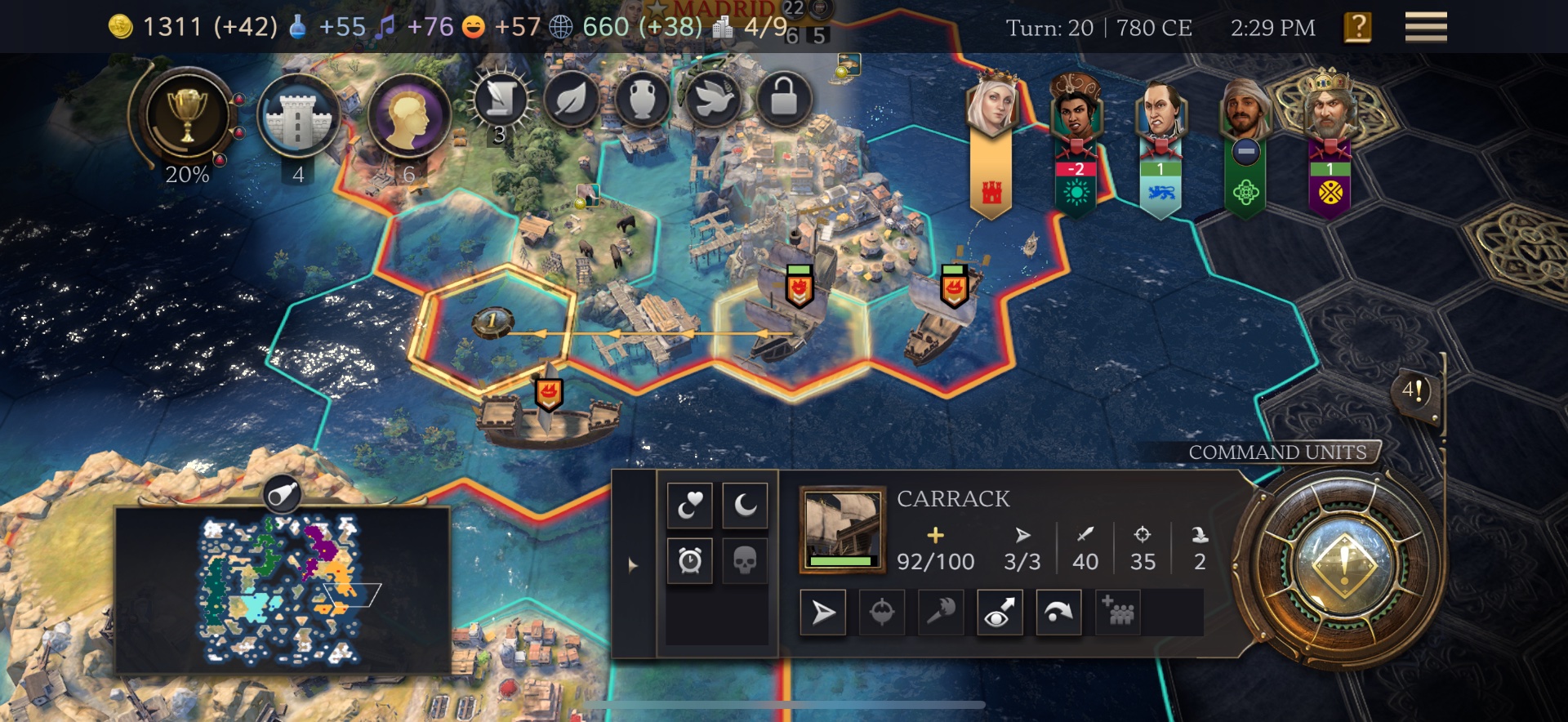Click the Command Units next-action orb
The width and height of the screenshot is (1568, 722).
pos(1343,564)
